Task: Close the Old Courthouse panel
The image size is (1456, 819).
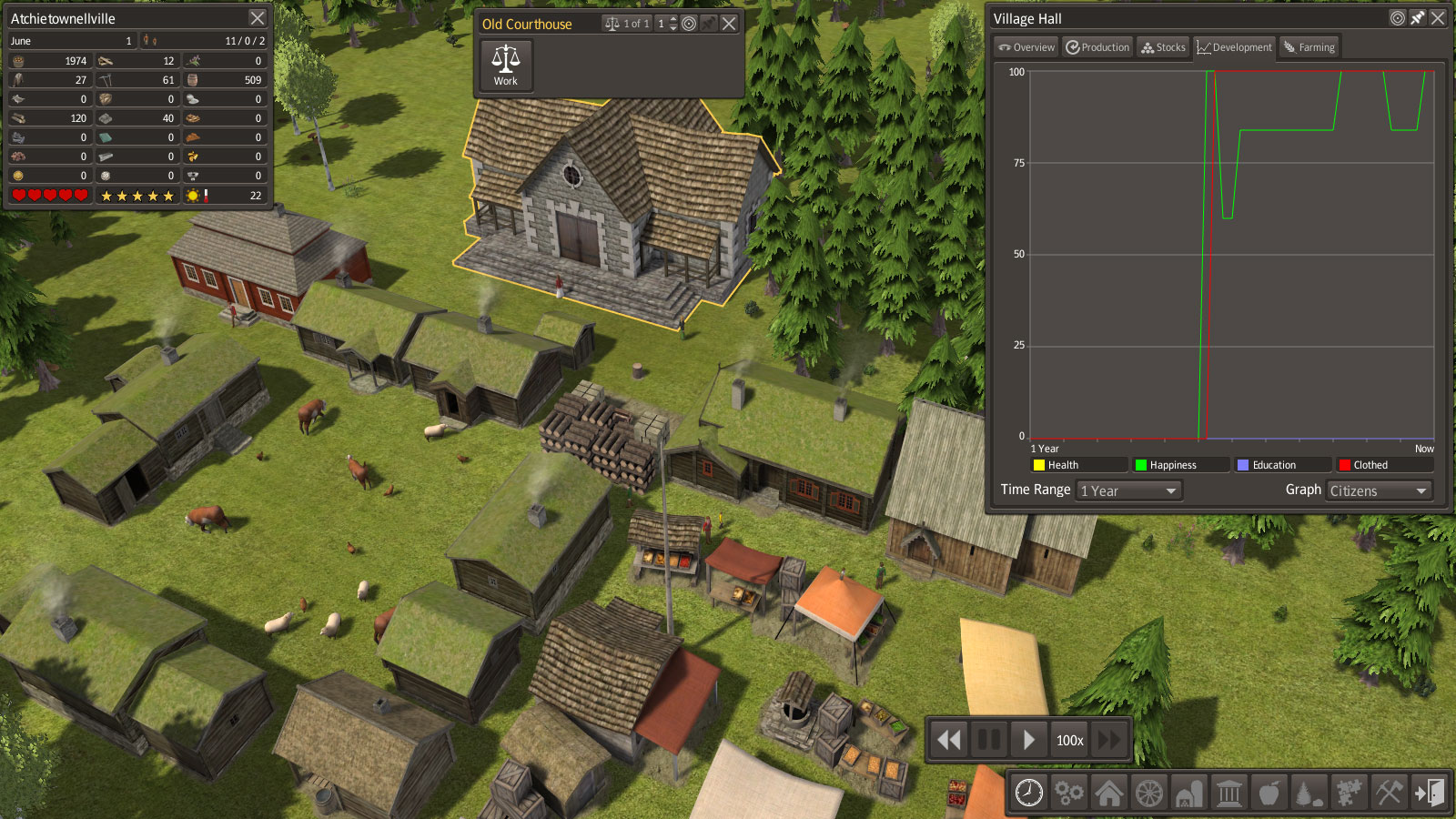Action: pyautogui.click(x=729, y=24)
